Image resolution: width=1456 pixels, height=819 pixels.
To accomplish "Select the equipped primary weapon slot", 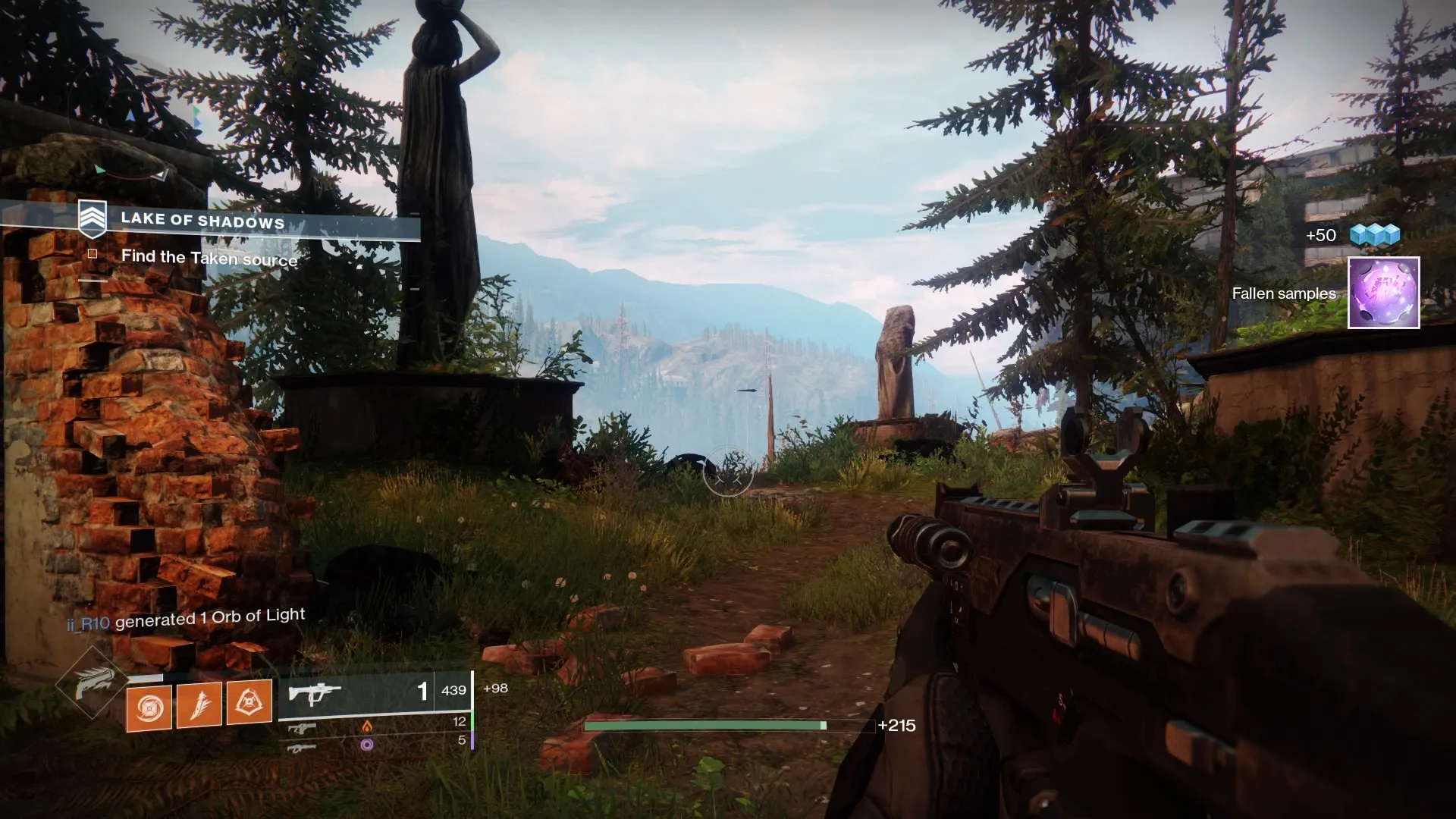I will [x=375, y=692].
